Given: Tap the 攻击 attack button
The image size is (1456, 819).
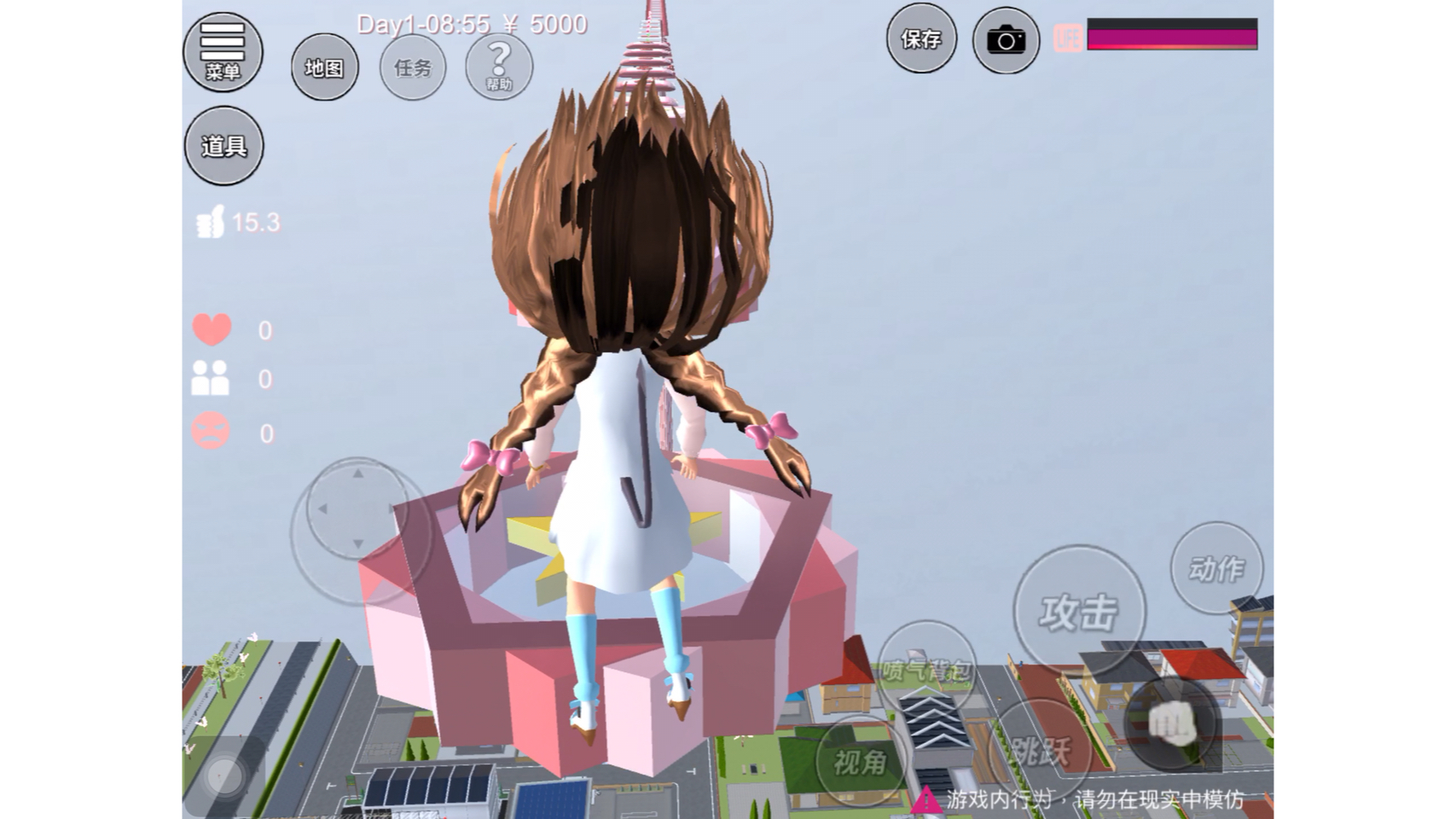Looking at the screenshot, I should [x=1079, y=611].
